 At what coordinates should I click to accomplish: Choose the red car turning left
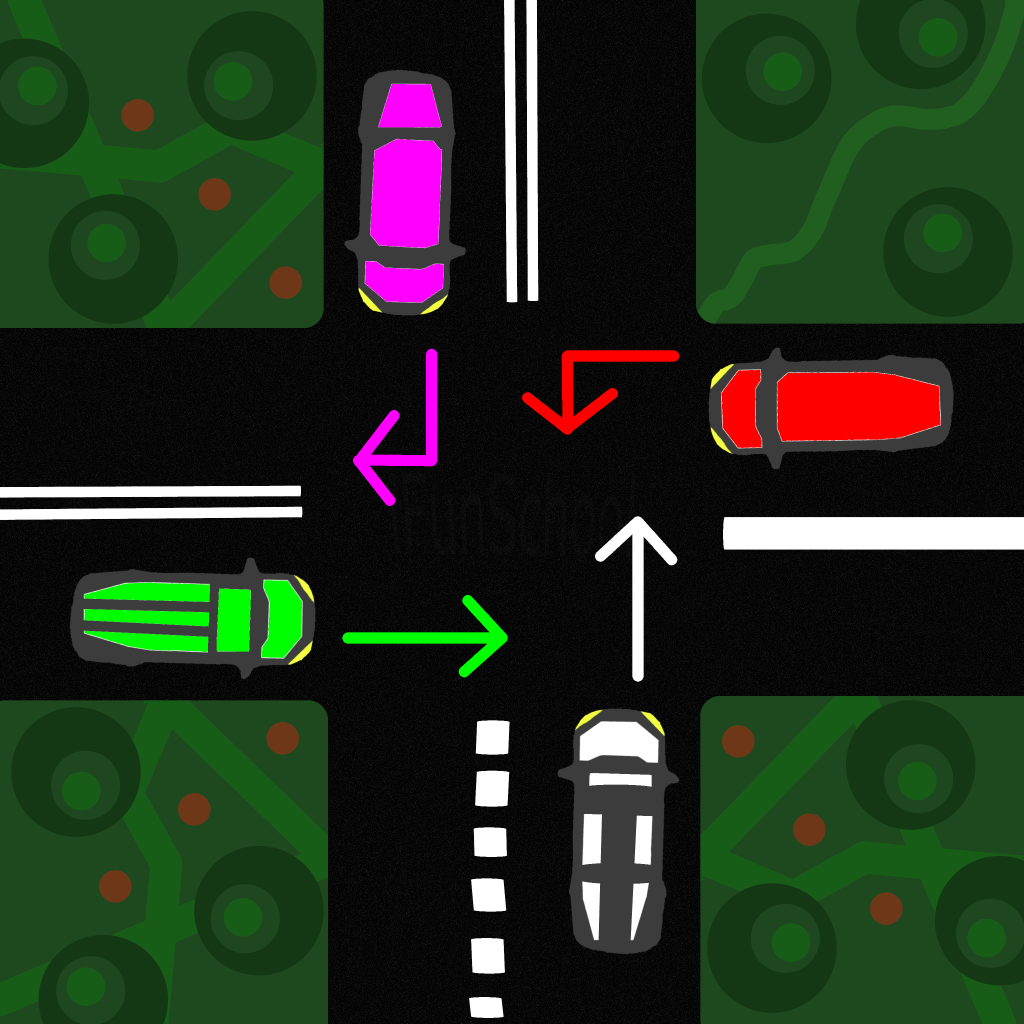[830, 408]
